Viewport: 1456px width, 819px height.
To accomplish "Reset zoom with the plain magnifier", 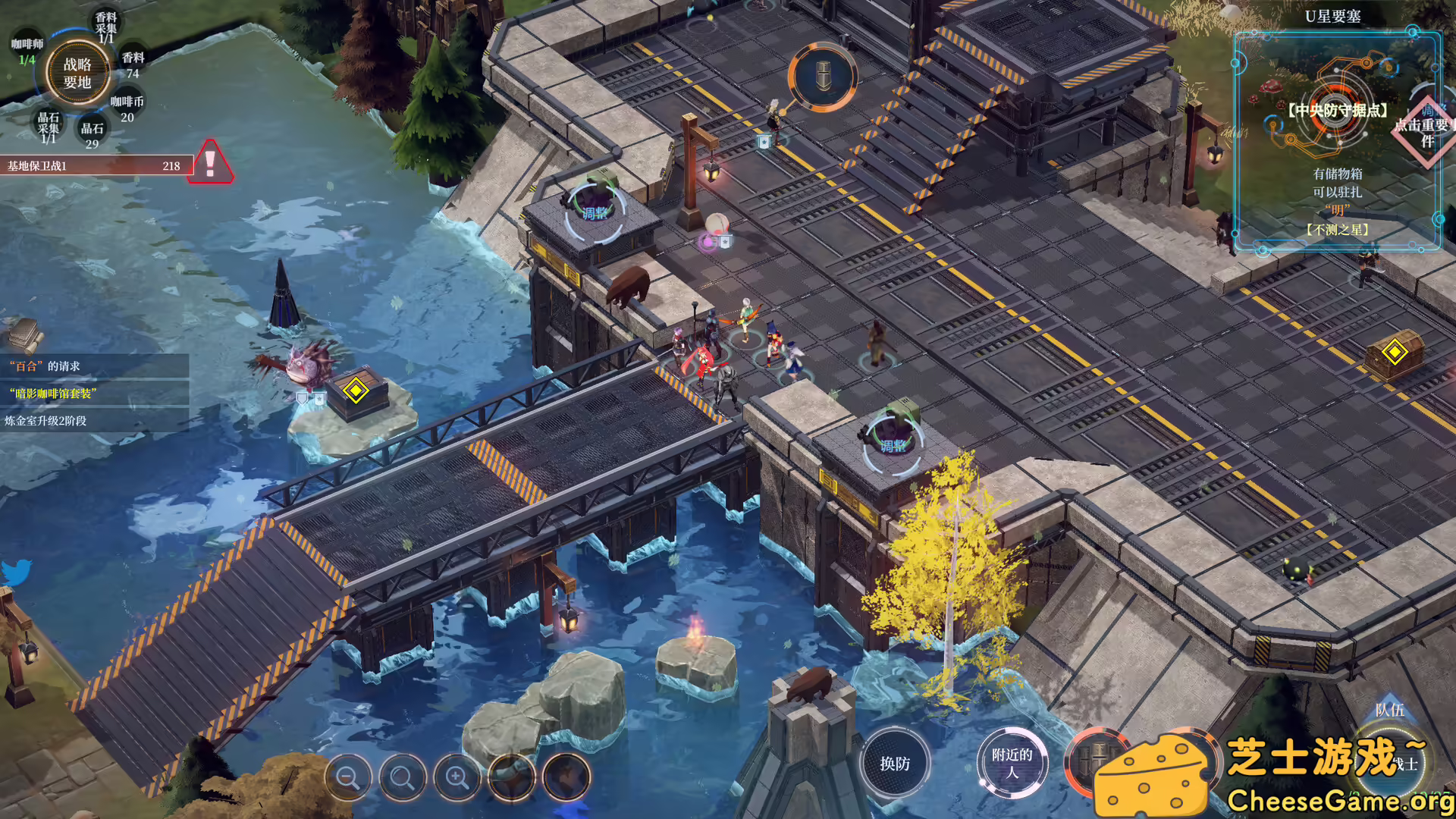I will 403,778.
